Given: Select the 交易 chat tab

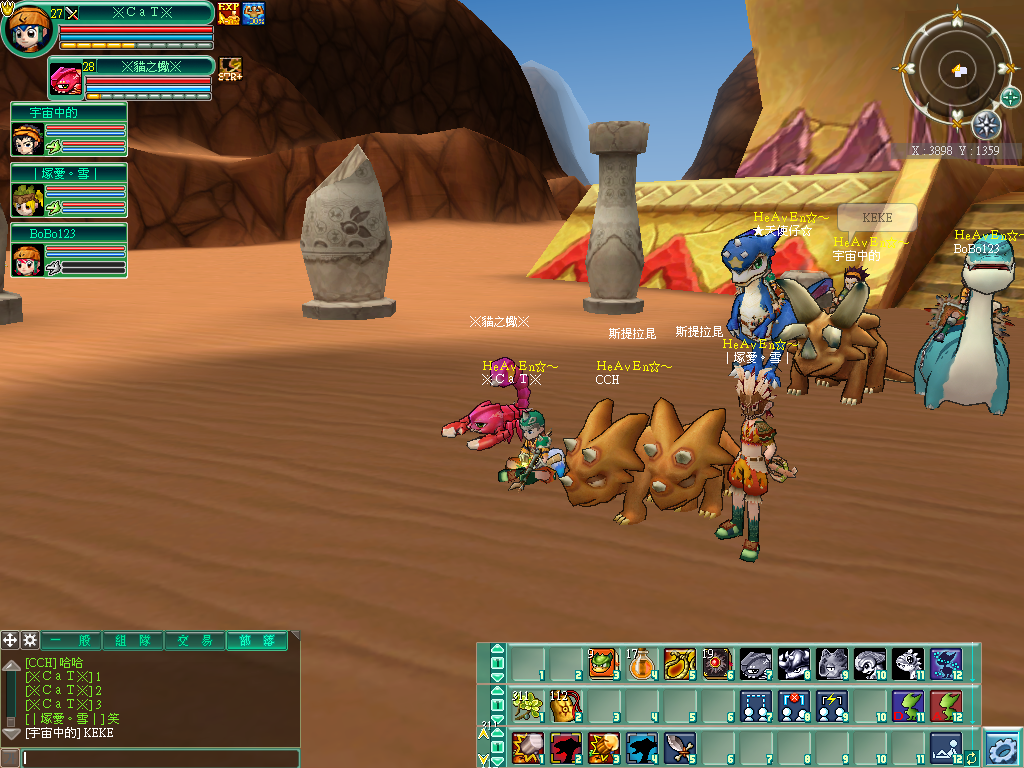Looking at the screenshot, I should coord(194,641).
